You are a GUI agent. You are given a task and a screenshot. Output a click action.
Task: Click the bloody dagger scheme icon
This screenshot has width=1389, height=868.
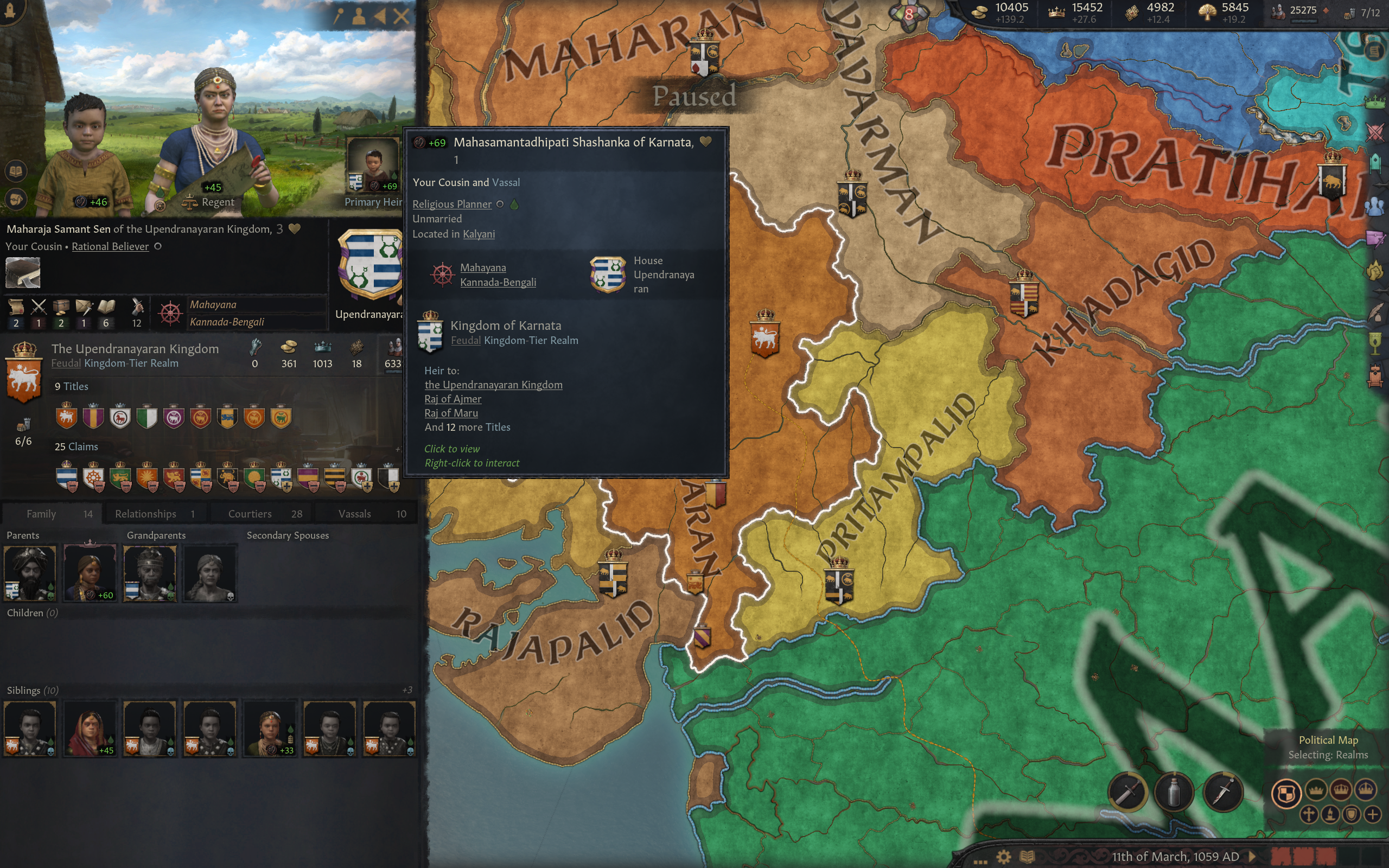pos(1222,793)
